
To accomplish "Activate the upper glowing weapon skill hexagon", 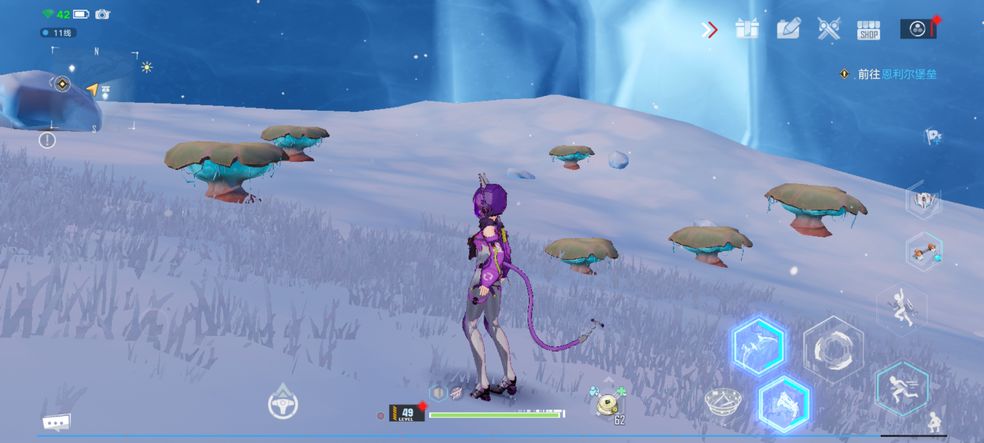I will coord(758,346).
